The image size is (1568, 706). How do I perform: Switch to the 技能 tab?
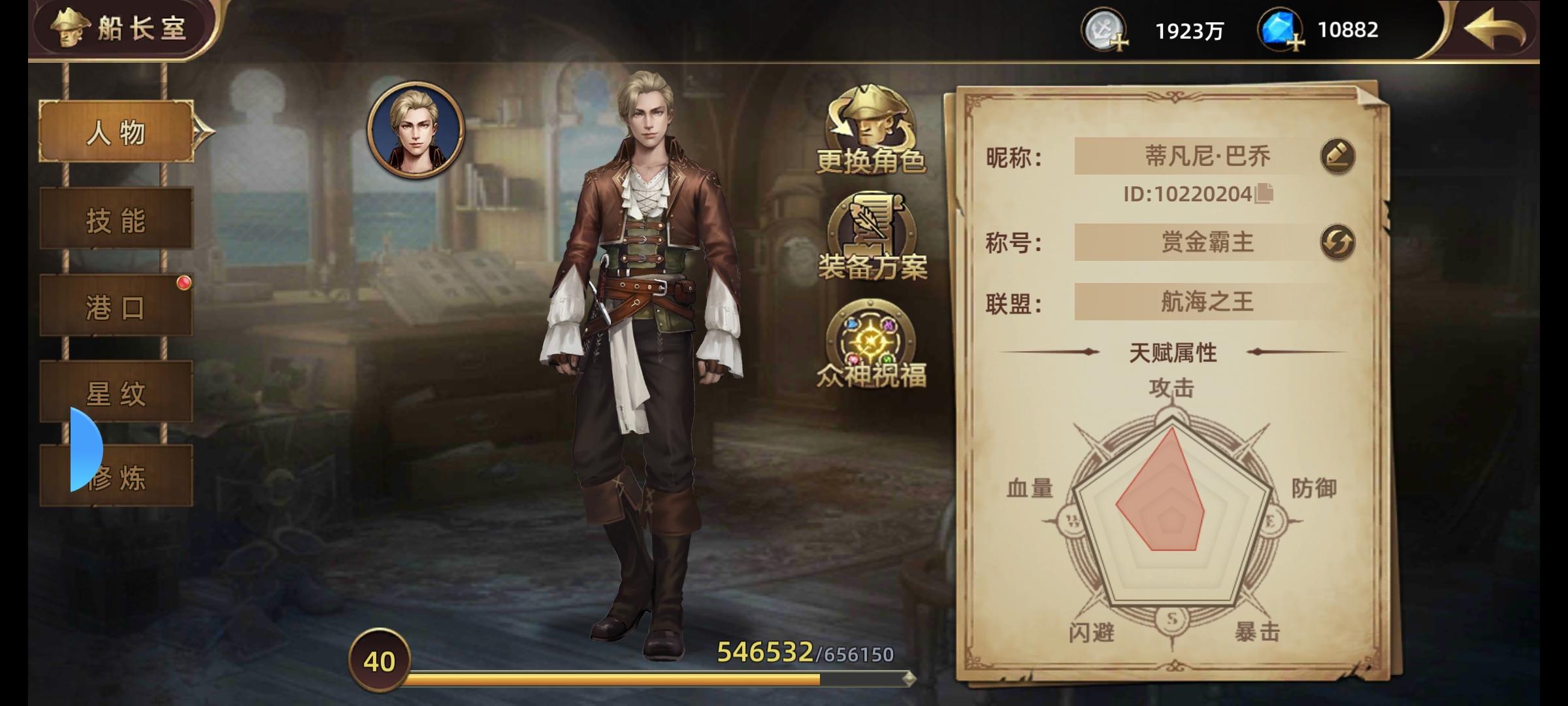(115, 218)
